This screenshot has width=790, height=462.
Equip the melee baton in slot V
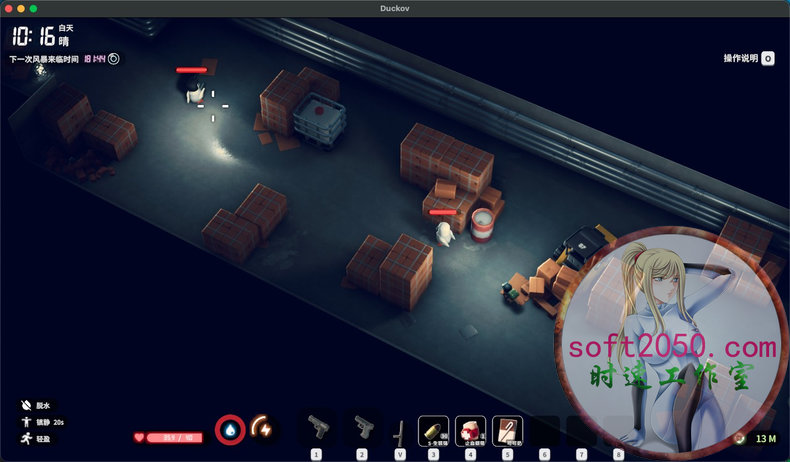coord(400,432)
